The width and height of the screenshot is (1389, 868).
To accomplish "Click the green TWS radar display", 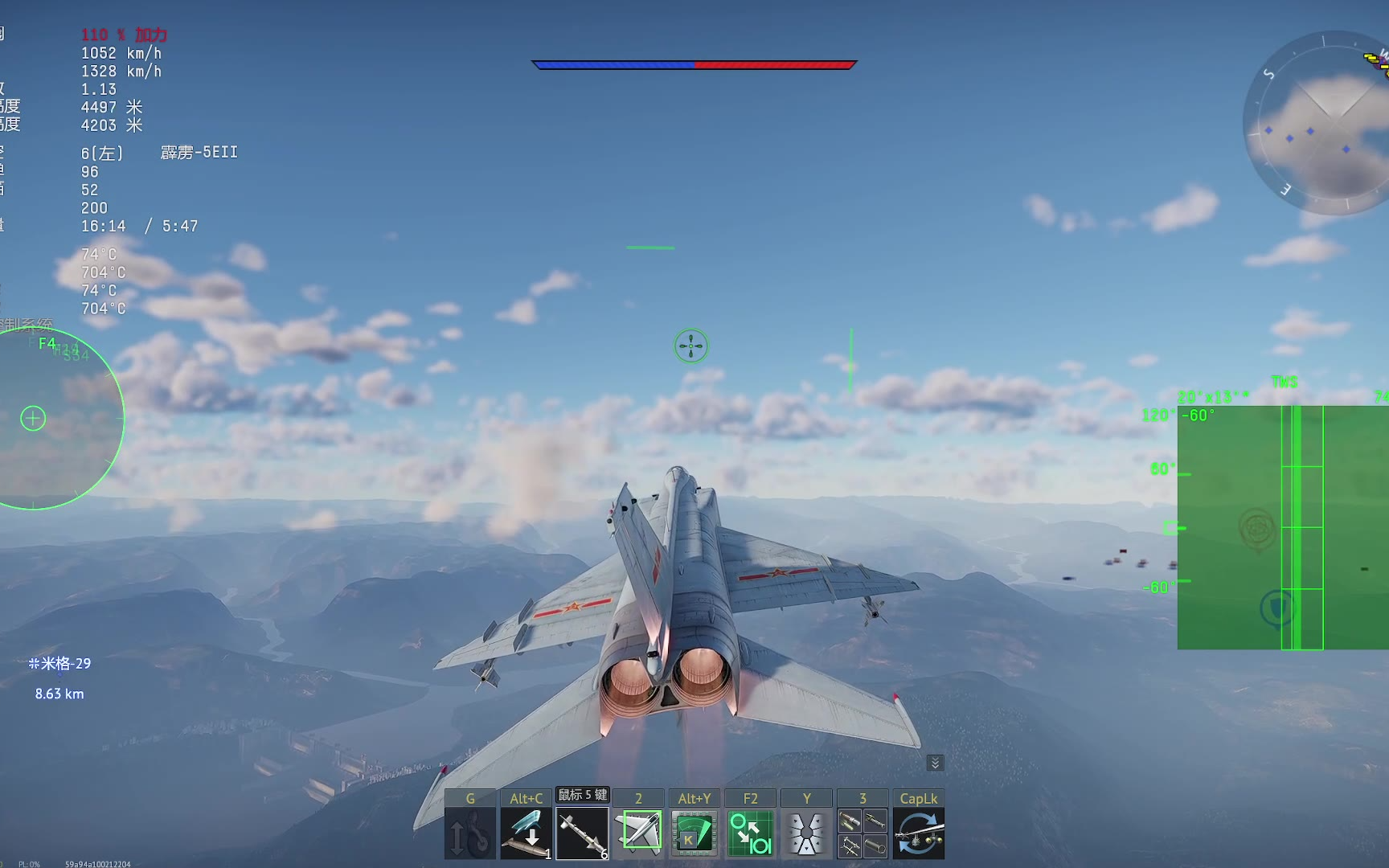I will [x=1282, y=527].
